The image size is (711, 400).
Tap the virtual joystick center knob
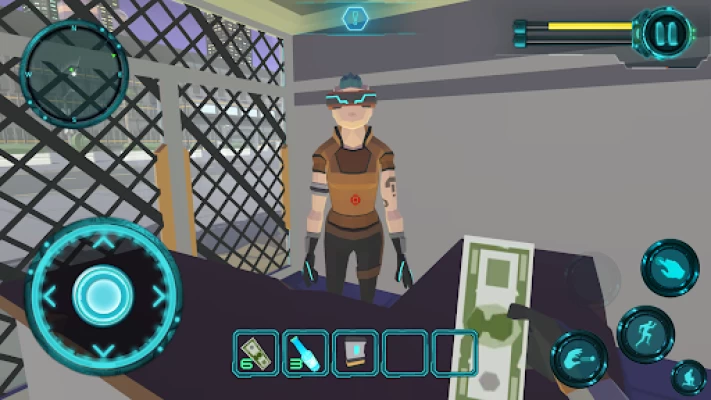[x=101, y=294]
